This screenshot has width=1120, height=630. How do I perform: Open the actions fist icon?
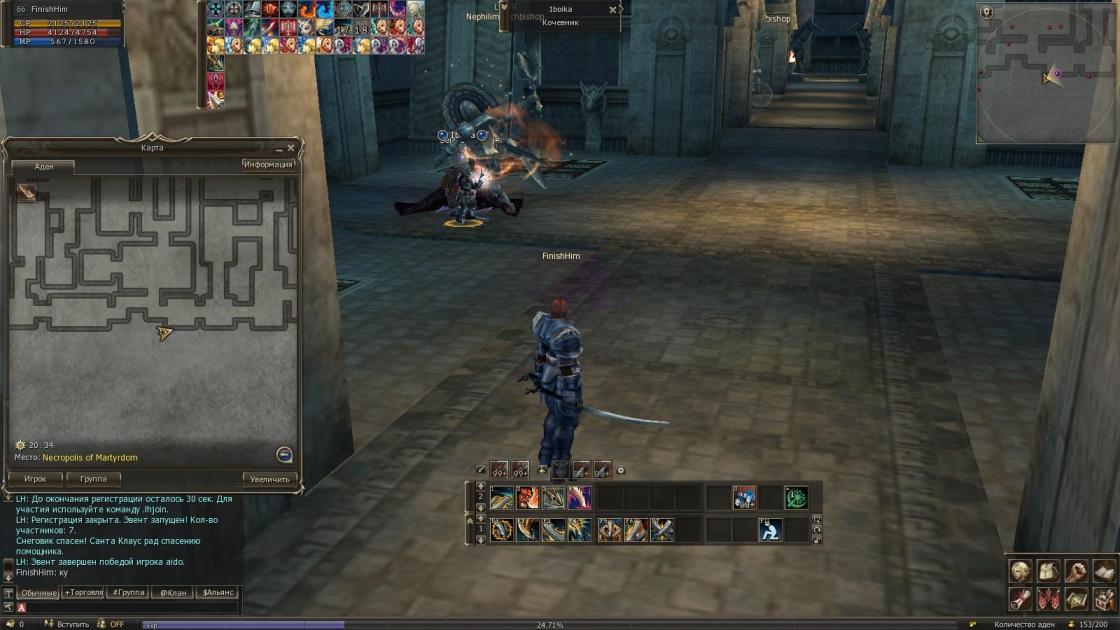coord(1076,571)
